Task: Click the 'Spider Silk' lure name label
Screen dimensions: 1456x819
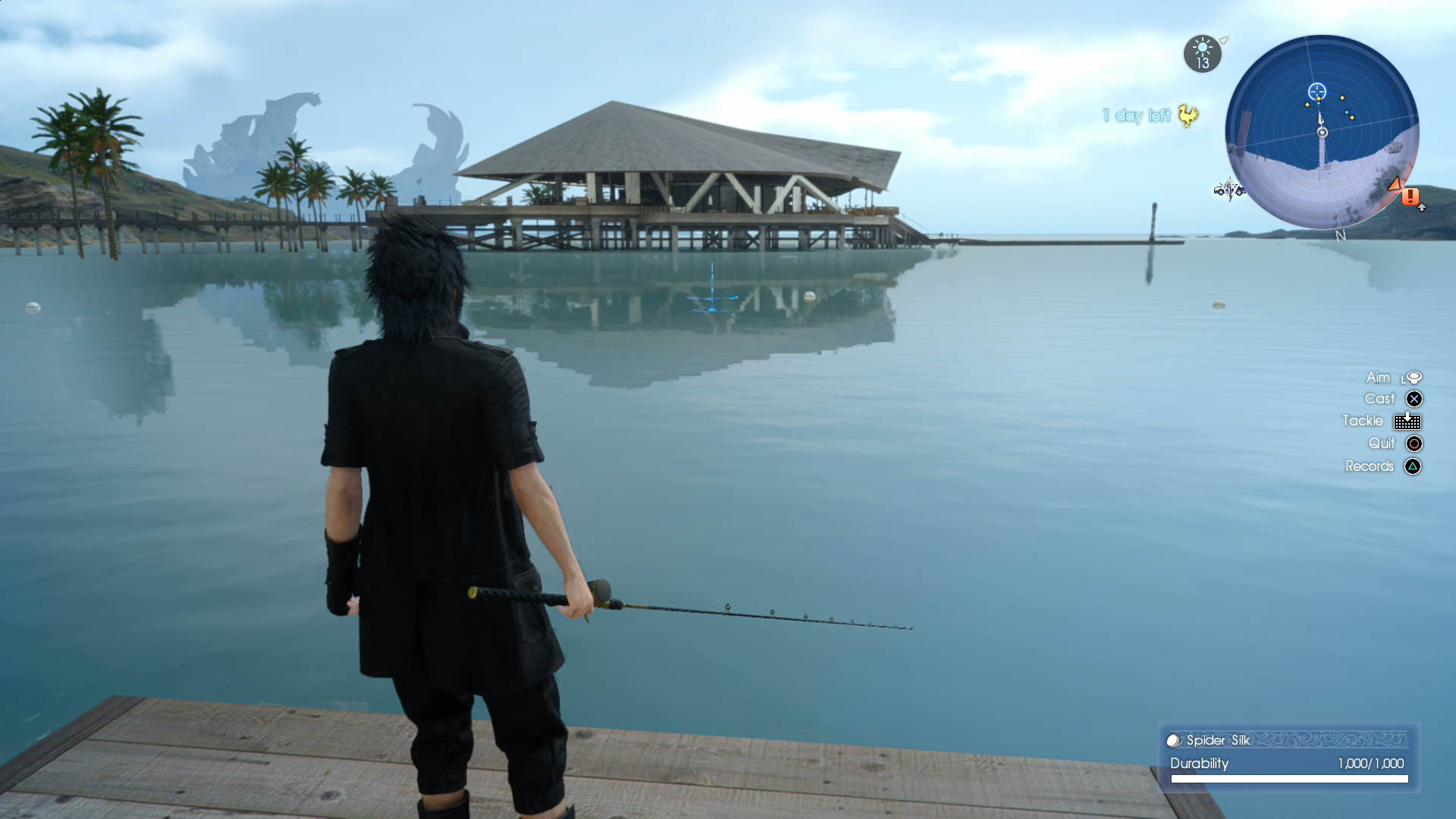Action: tap(1217, 741)
